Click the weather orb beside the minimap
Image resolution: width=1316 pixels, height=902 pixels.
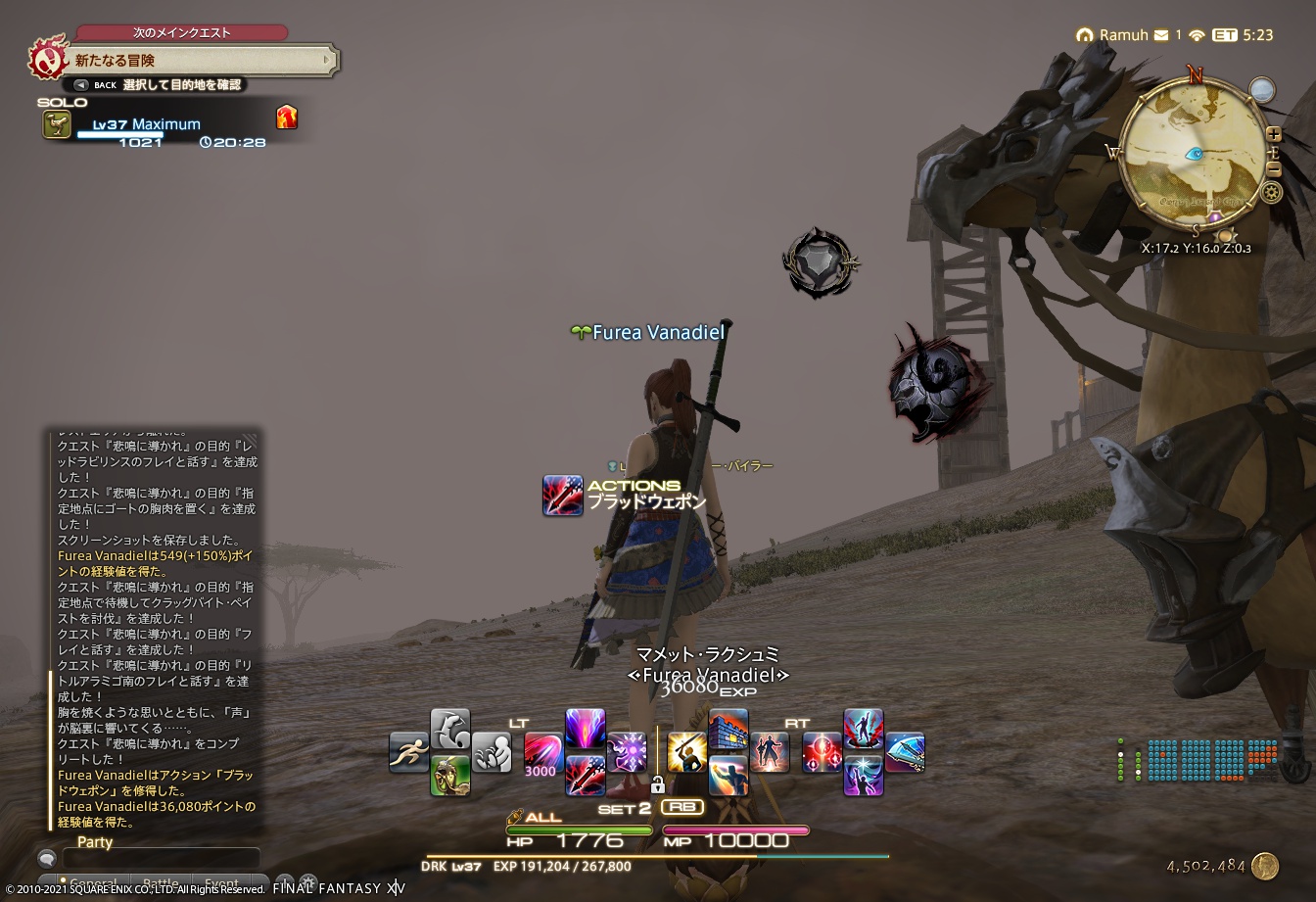[1262, 91]
